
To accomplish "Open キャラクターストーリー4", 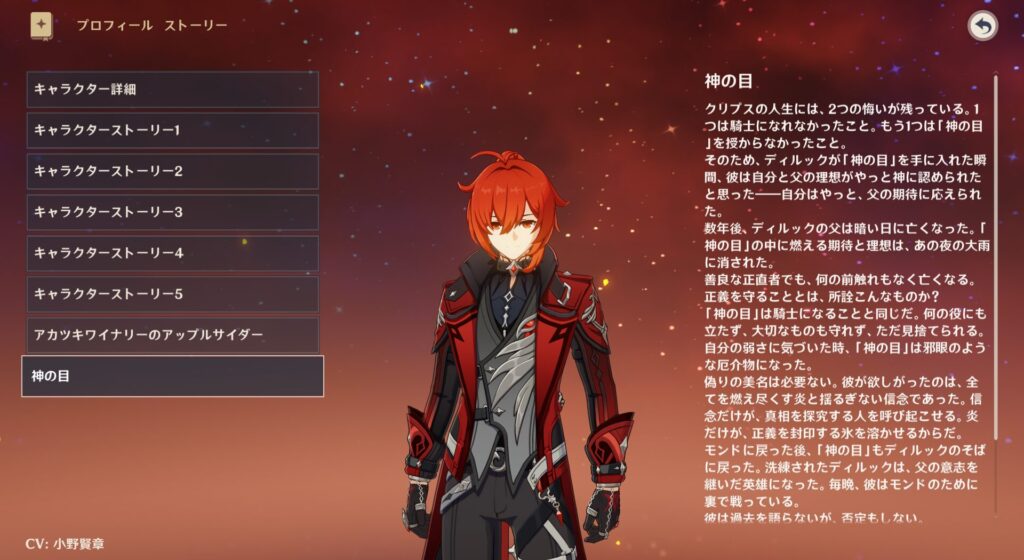I will pyautogui.click(x=172, y=253).
